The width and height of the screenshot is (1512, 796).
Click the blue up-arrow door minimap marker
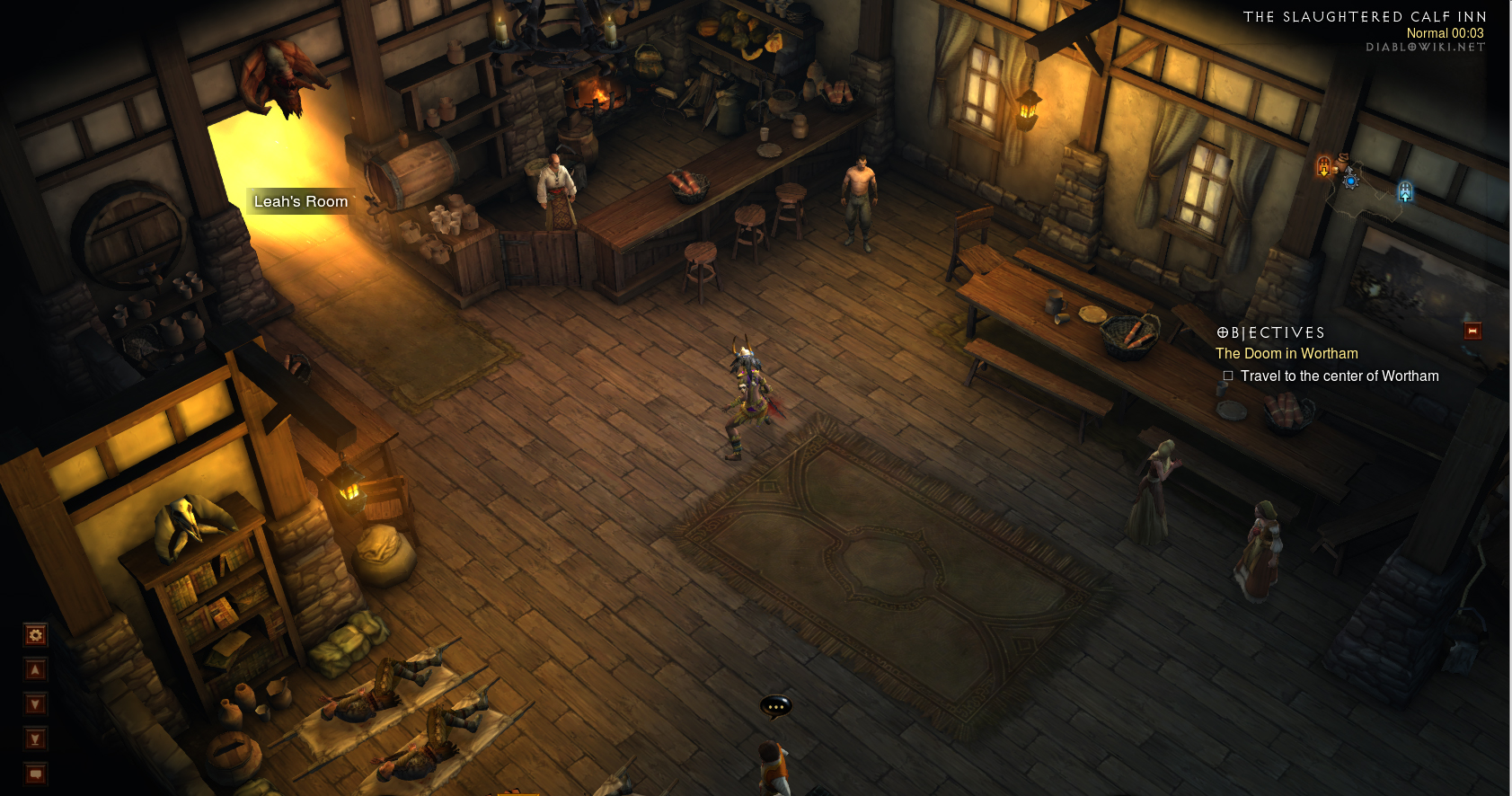point(1405,191)
